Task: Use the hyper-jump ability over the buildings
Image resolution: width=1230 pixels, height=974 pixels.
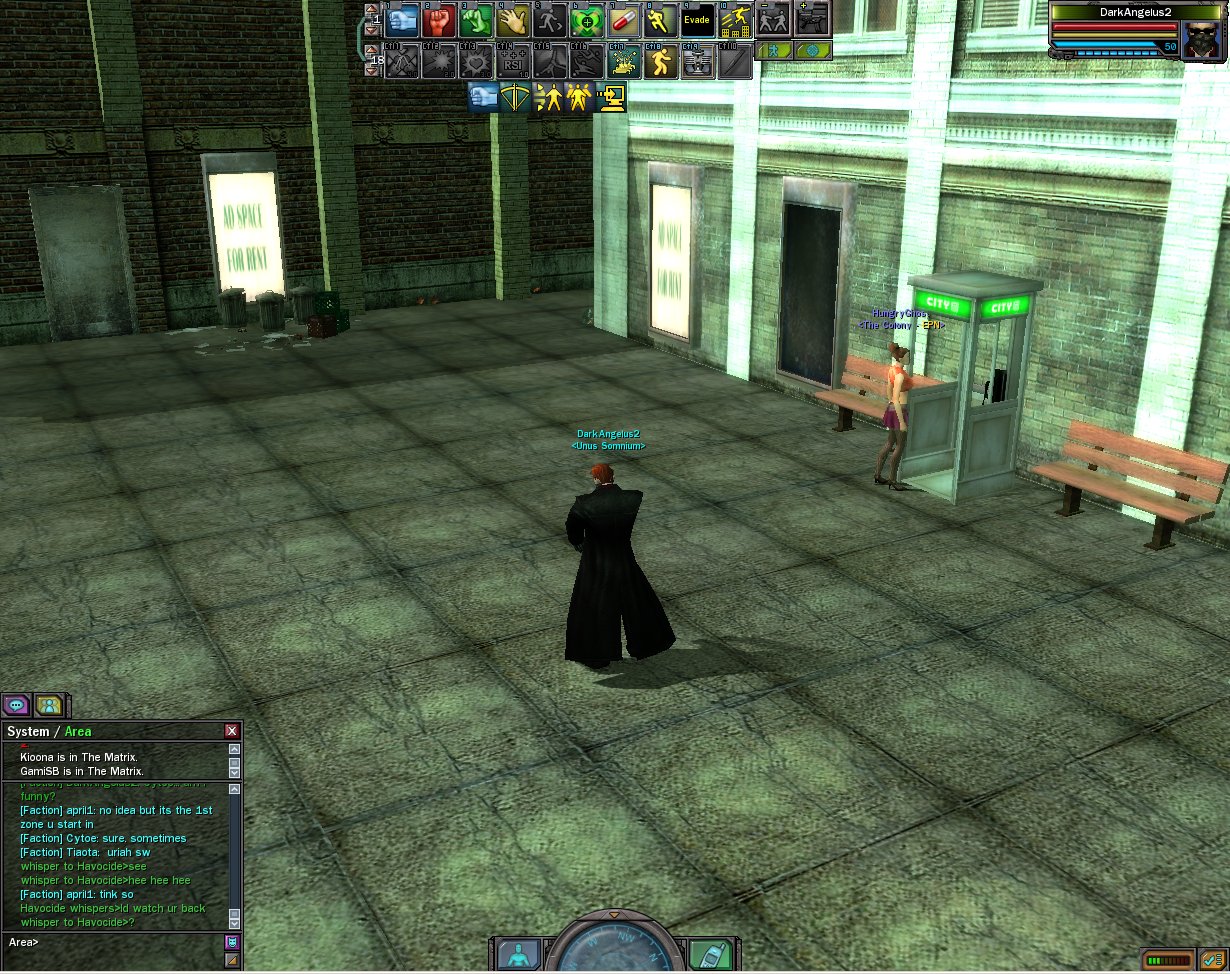Action: coord(735,19)
